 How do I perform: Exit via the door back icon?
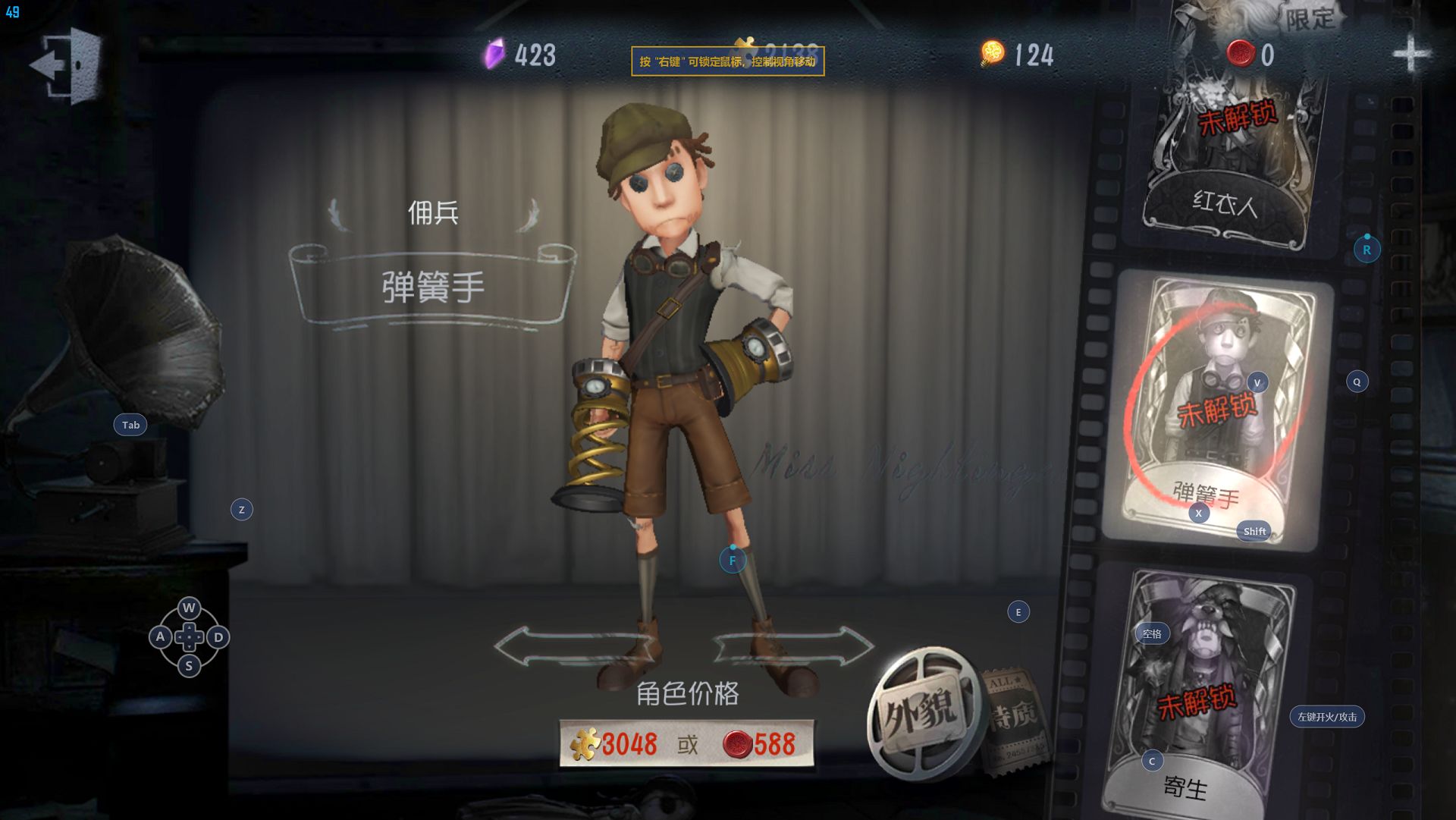tap(67, 65)
